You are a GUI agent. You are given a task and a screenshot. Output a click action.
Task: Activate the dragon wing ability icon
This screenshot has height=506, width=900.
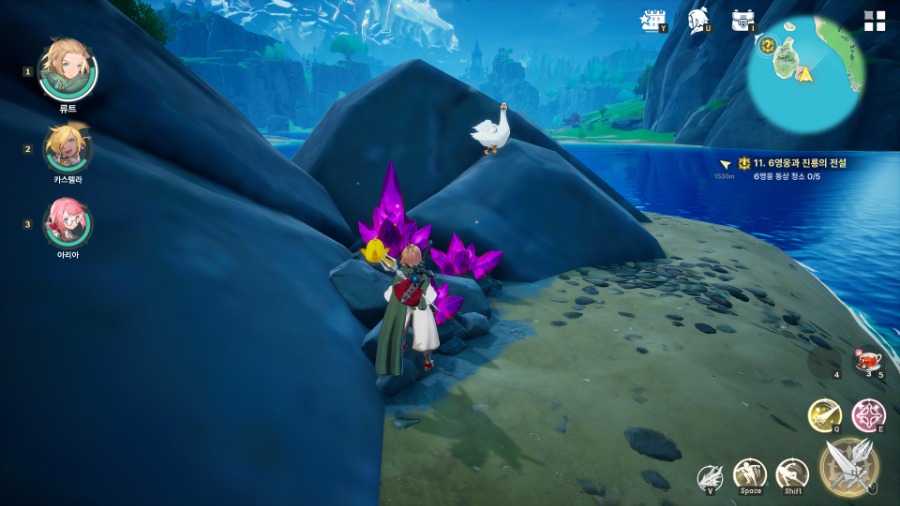click(710, 478)
